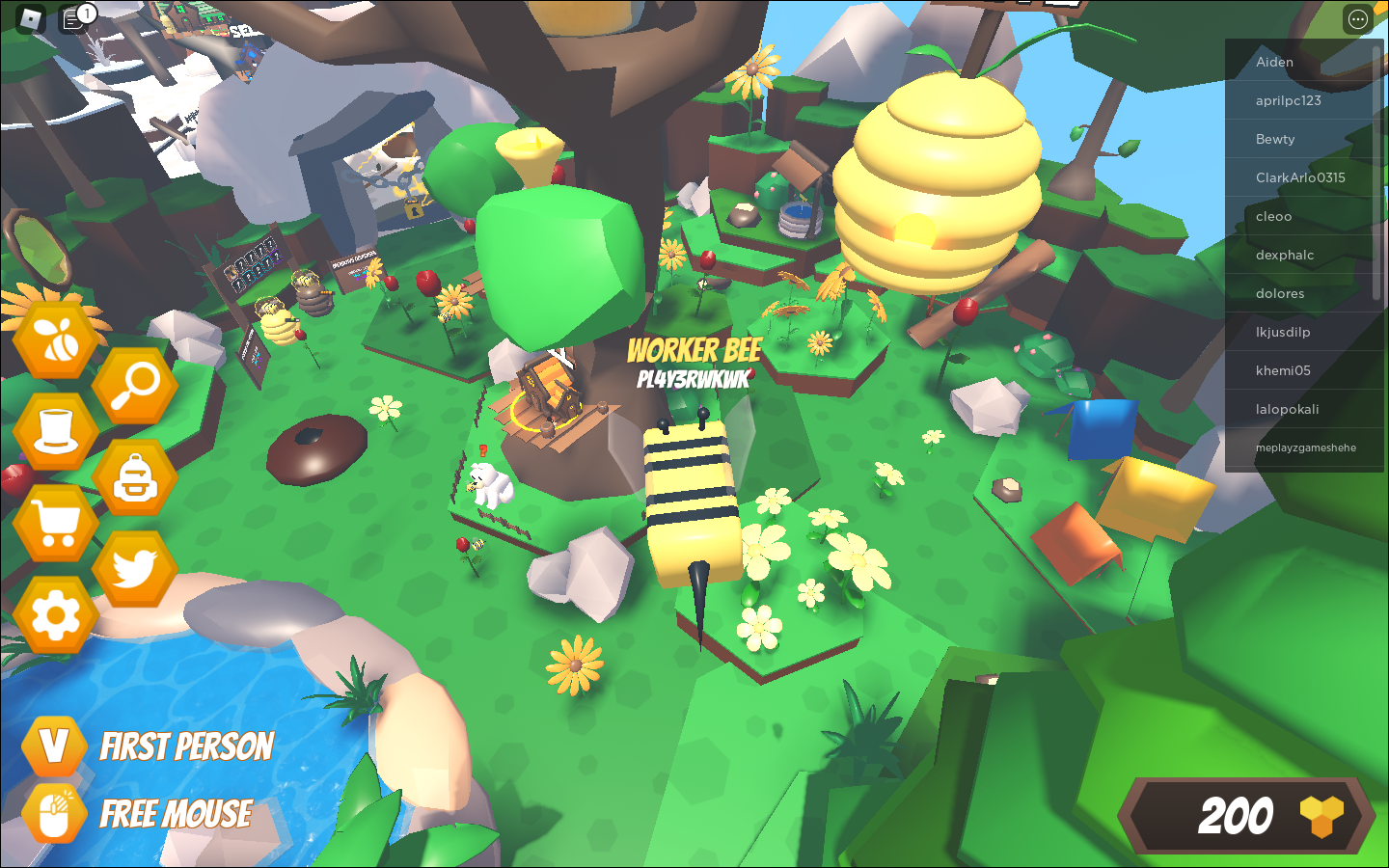Select player cleoo in the leaderboard
This screenshot has width=1389, height=868.
pyautogui.click(x=1304, y=216)
